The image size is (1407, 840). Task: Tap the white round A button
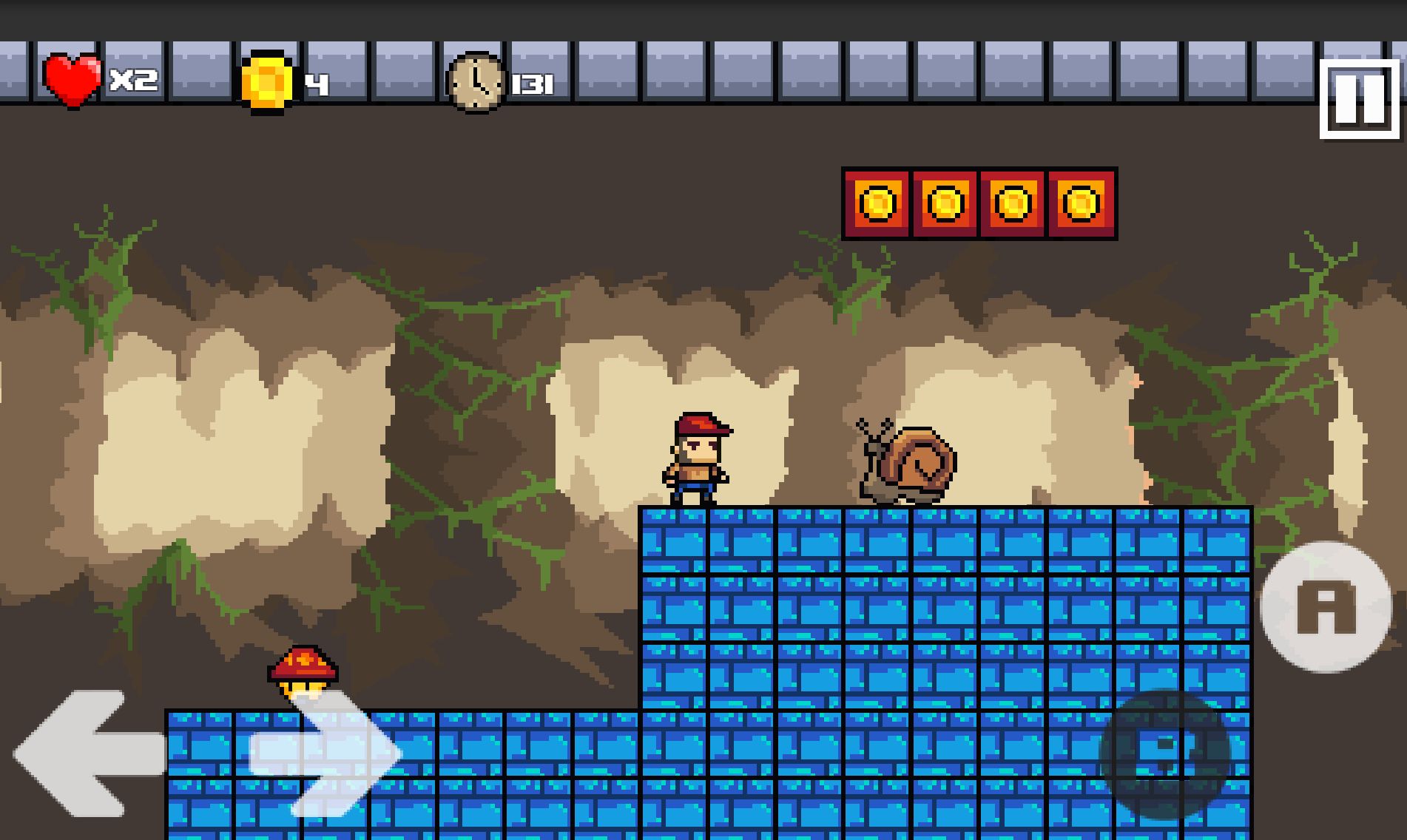[1326, 607]
